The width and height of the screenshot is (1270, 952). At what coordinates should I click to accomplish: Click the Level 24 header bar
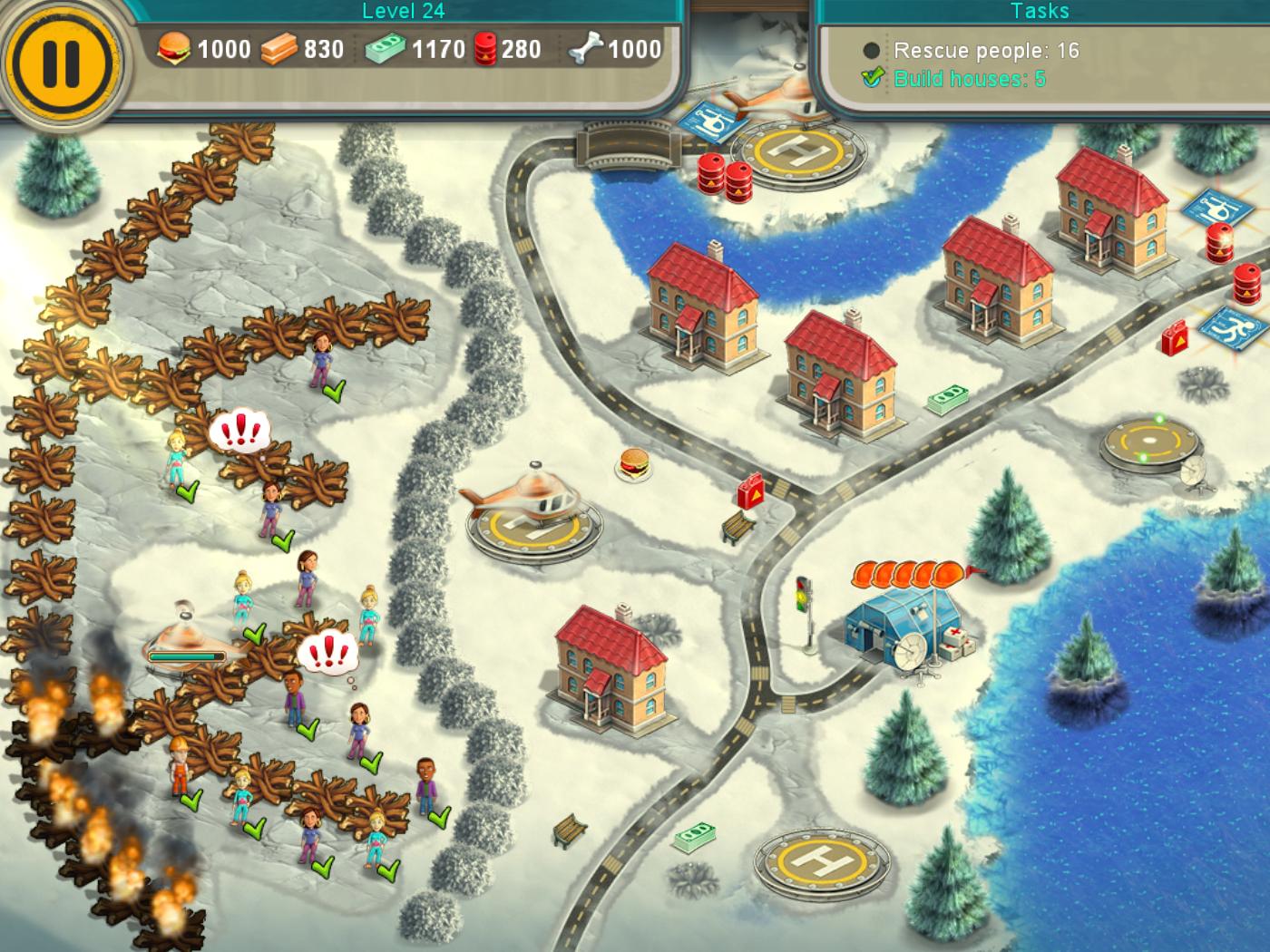pos(403,13)
